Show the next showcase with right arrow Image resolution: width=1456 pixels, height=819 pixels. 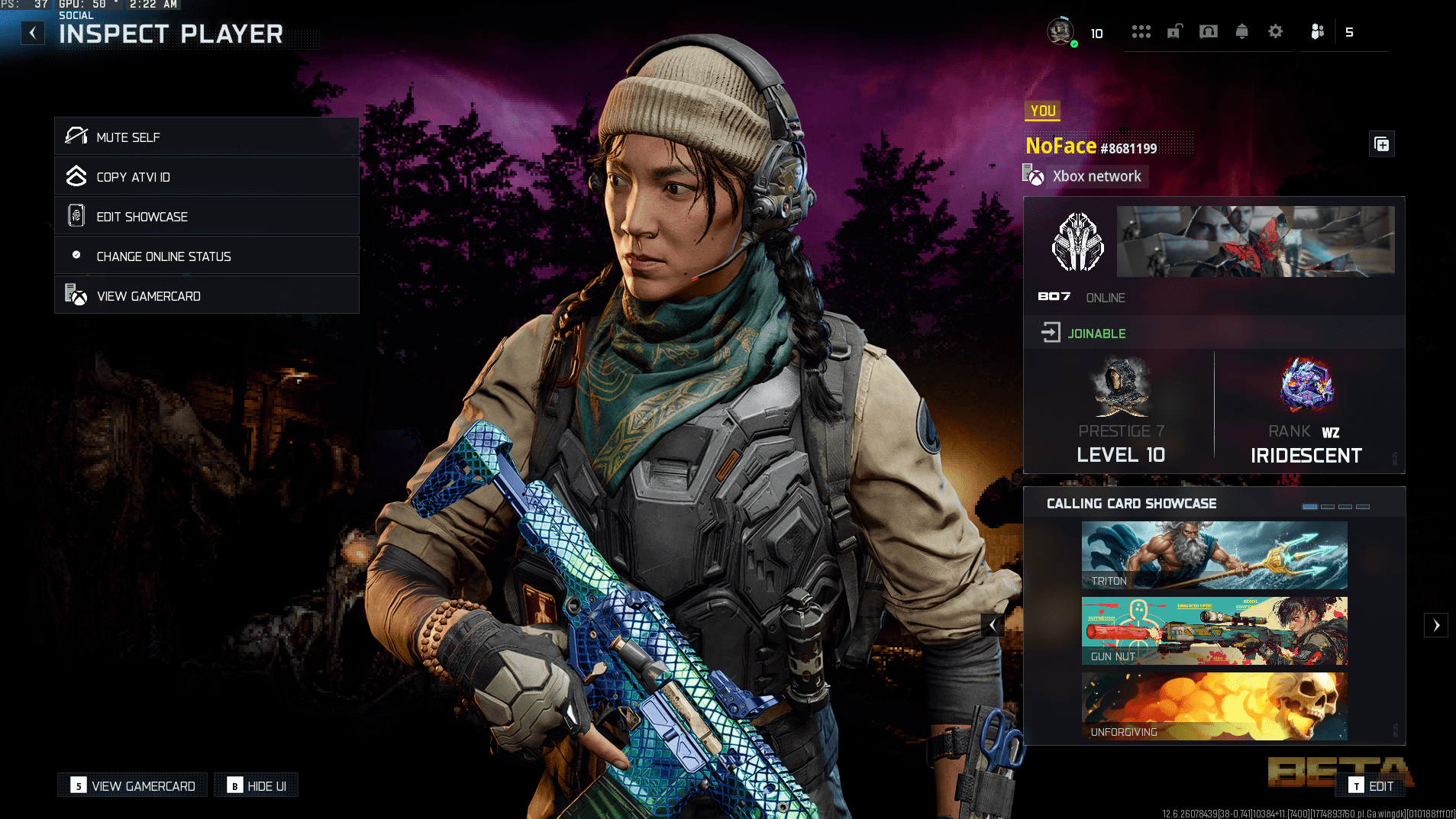[x=1435, y=625]
